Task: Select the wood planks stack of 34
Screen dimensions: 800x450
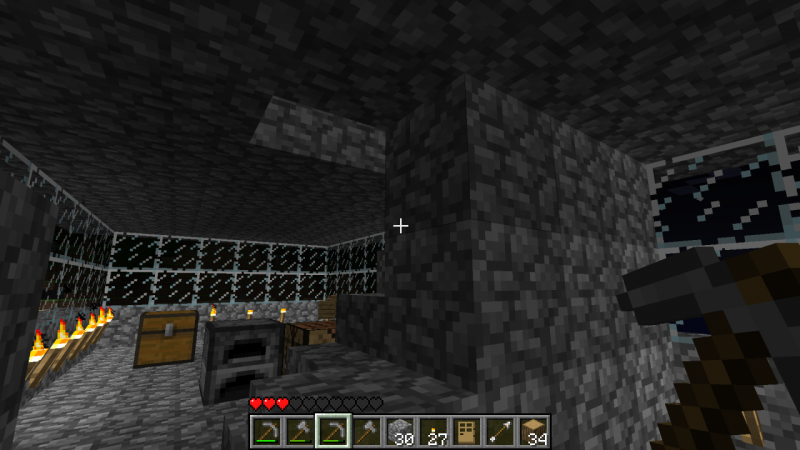Action: 534,430
